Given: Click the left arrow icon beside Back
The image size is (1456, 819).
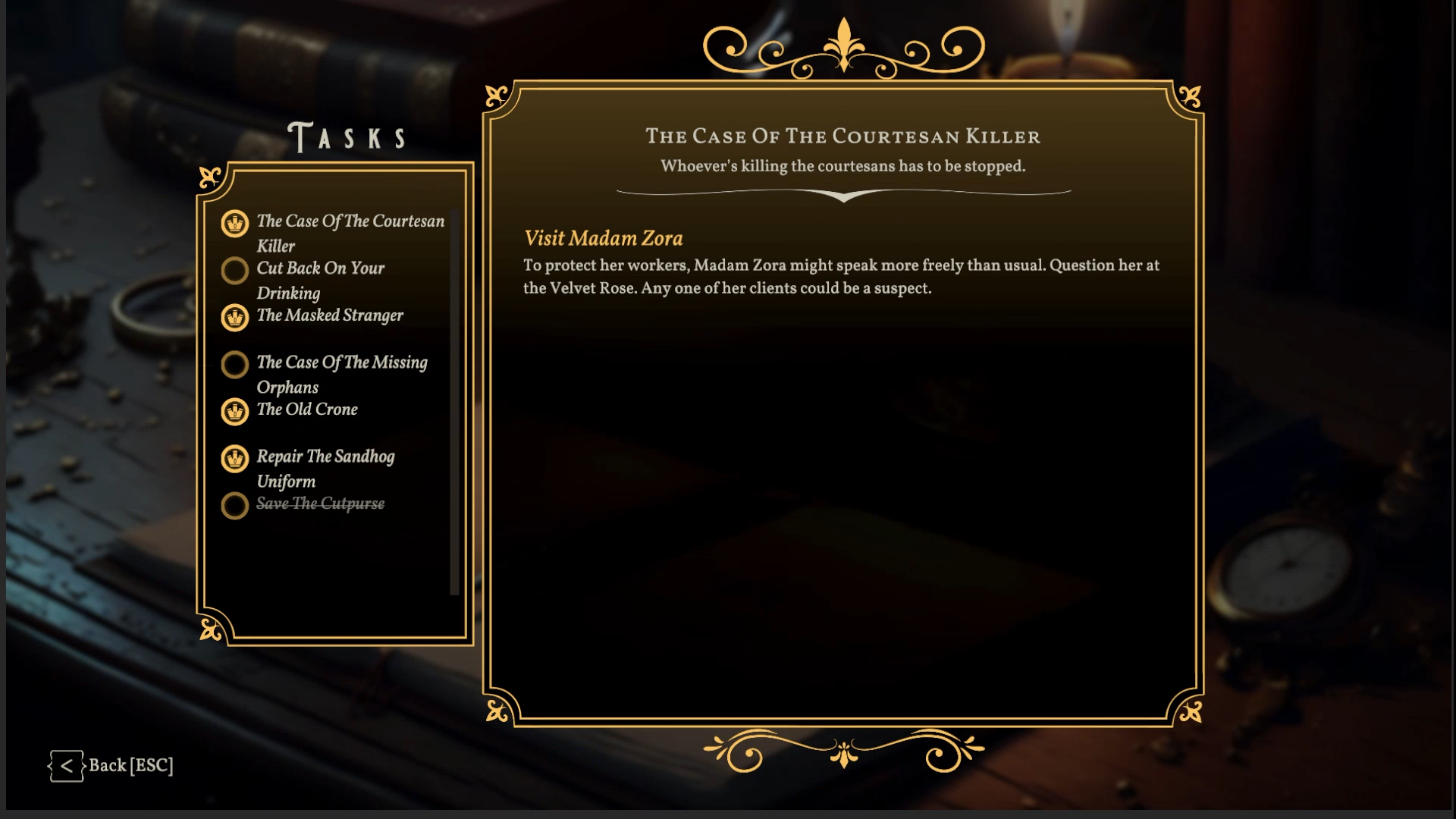Looking at the screenshot, I should click(67, 766).
